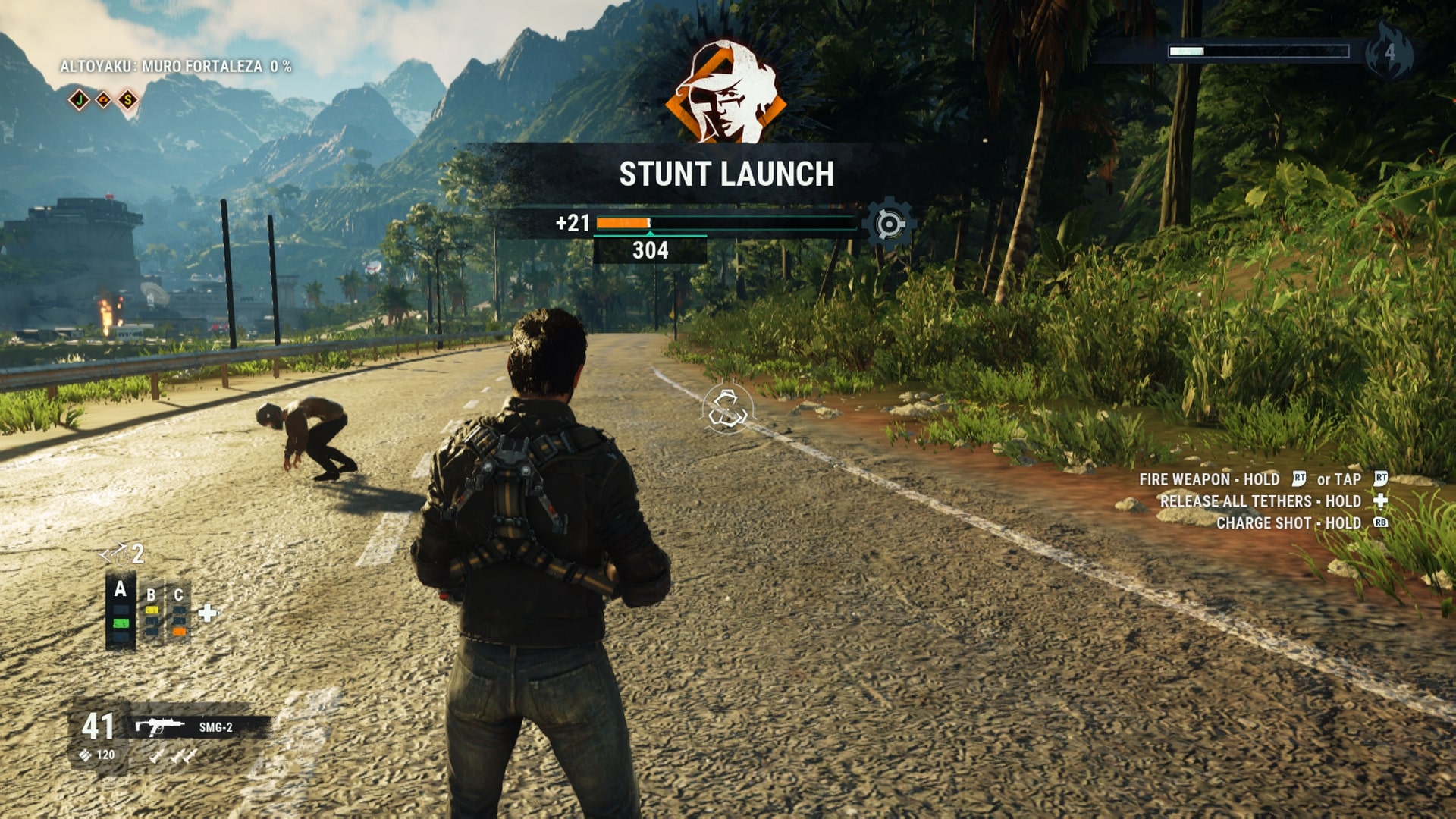This screenshot has width=1456, height=819.
Task: Click the gear icon beside the stunt bar
Action: point(889,224)
